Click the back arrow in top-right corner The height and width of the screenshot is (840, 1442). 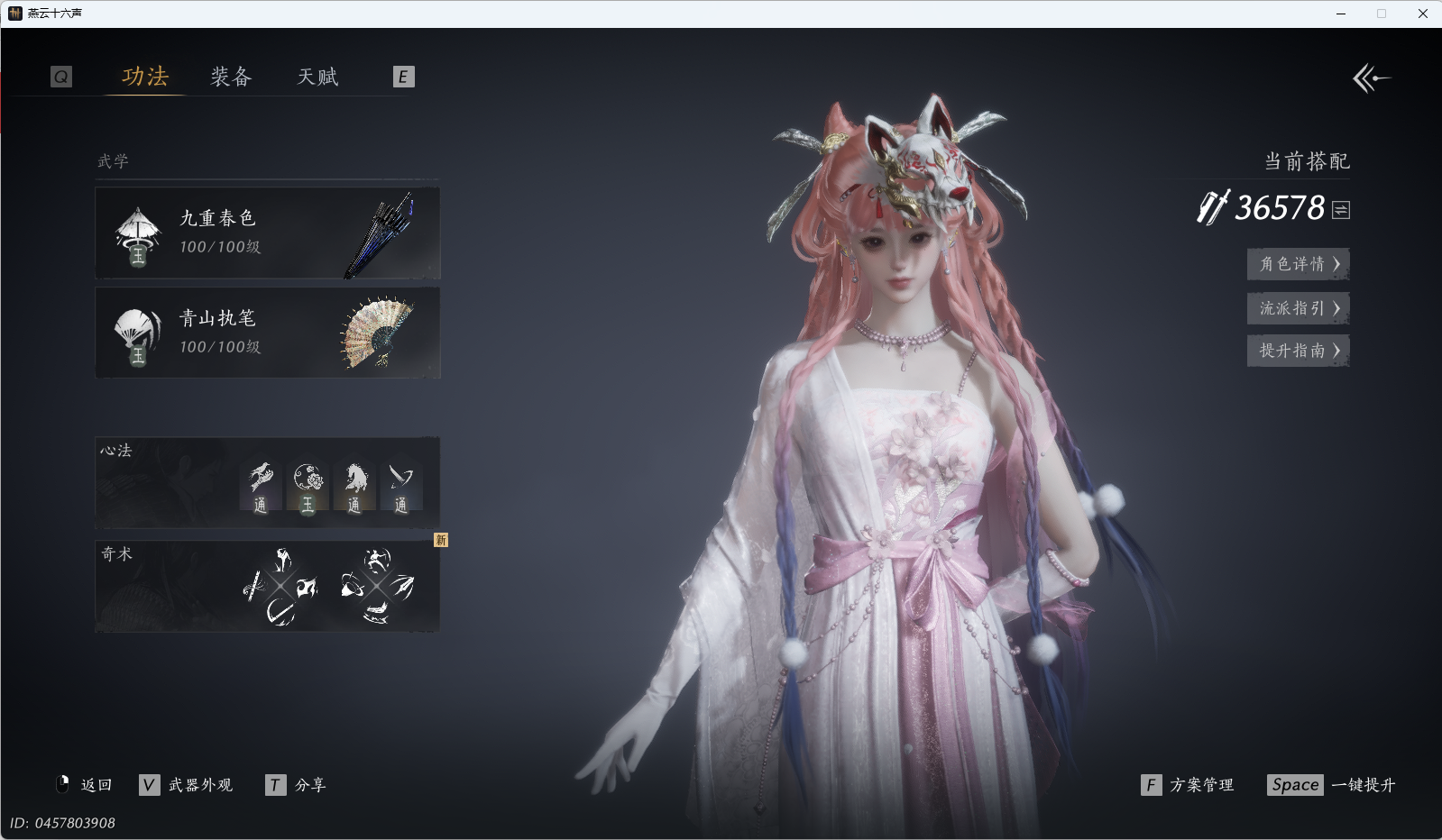(x=1371, y=78)
